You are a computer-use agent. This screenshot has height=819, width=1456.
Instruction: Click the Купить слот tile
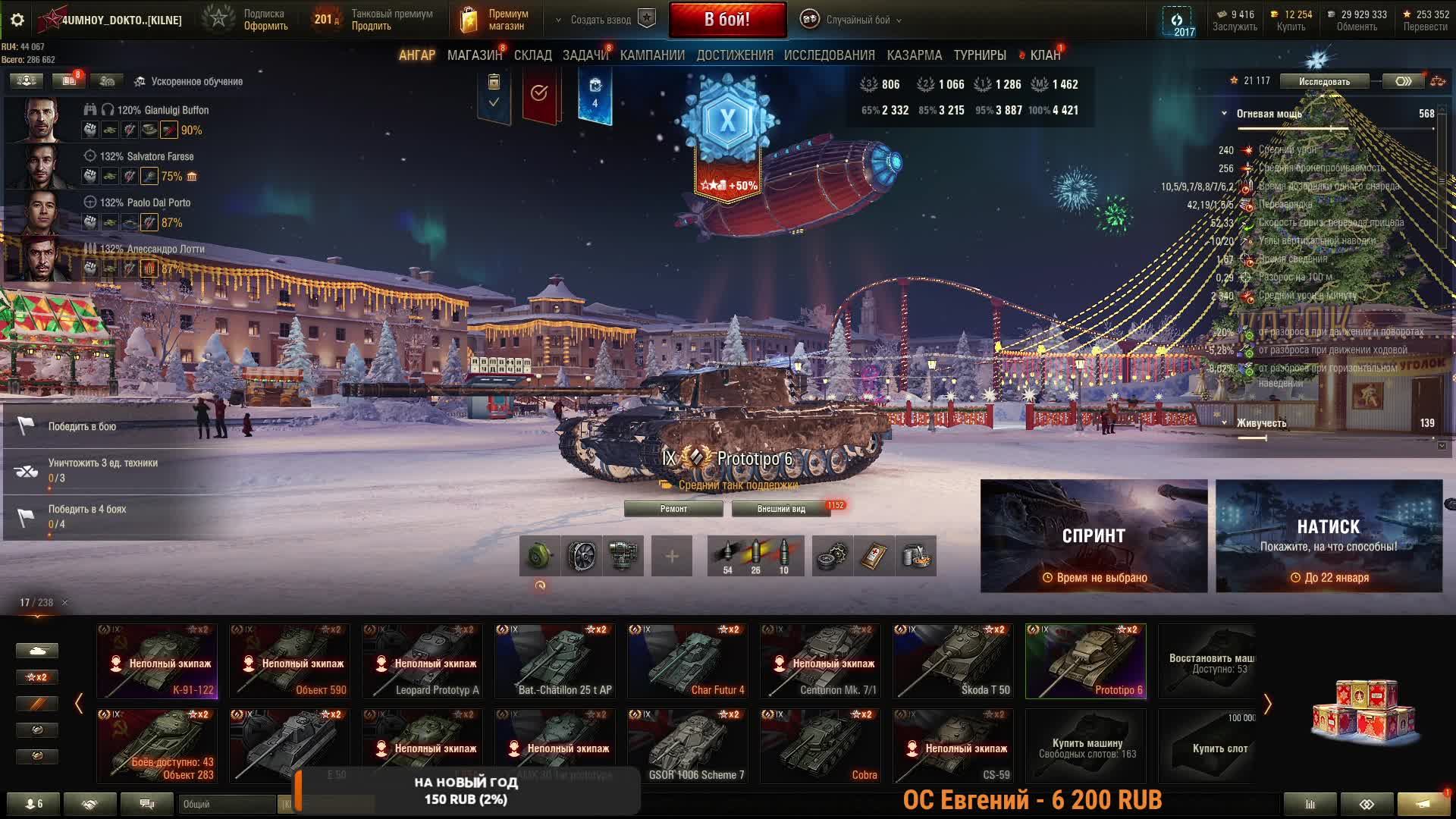(1219, 748)
